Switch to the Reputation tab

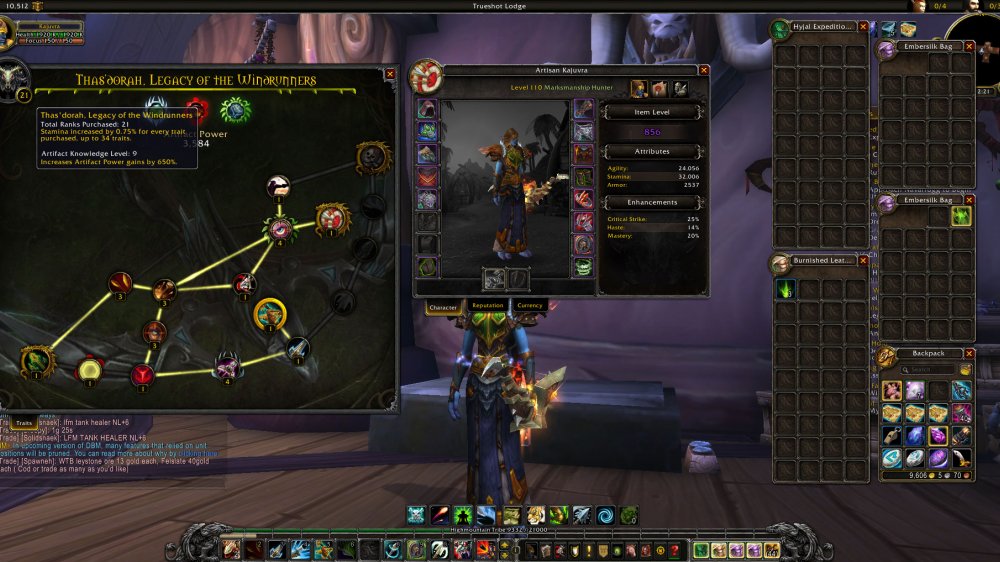(x=487, y=305)
